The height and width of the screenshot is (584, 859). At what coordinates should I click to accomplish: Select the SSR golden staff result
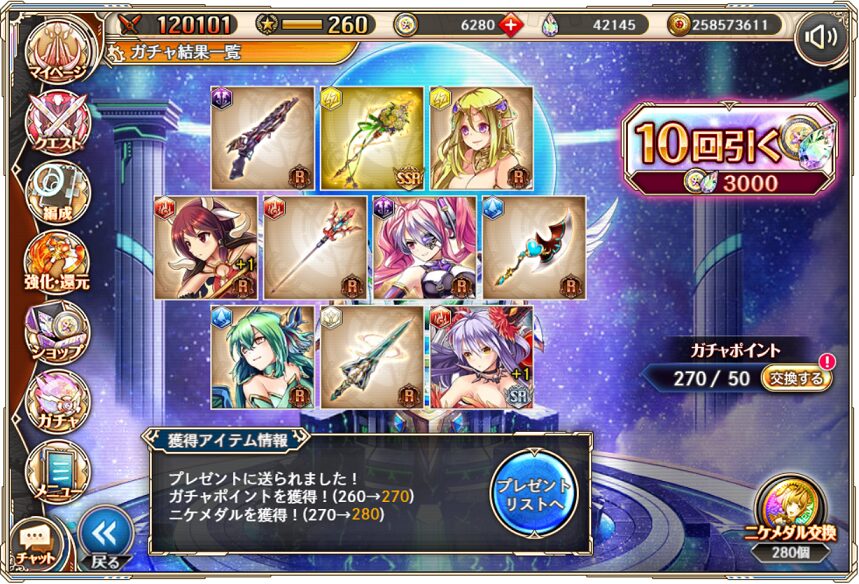tap(371, 138)
